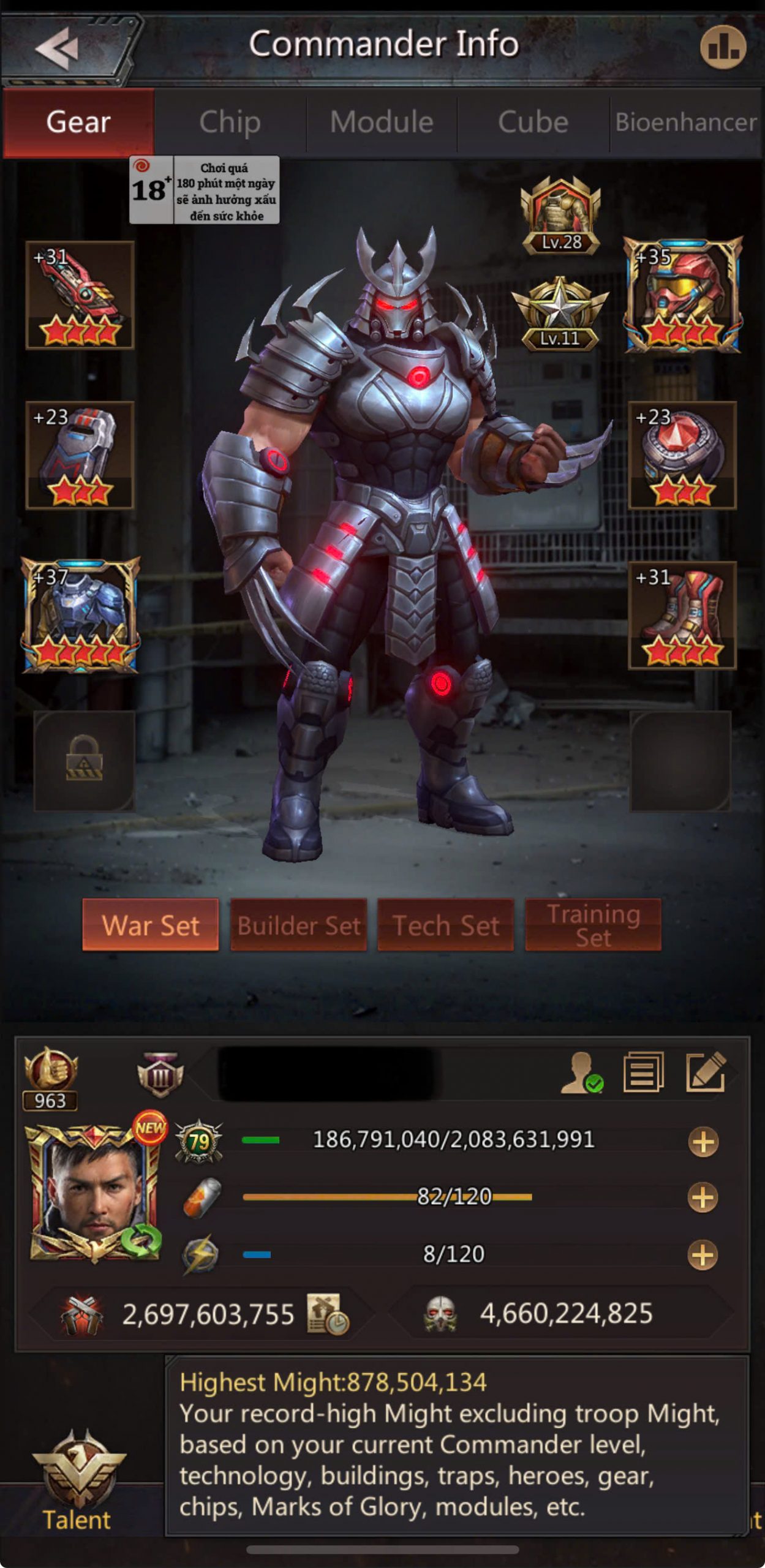Add commander experience with the plus button

(703, 1142)
